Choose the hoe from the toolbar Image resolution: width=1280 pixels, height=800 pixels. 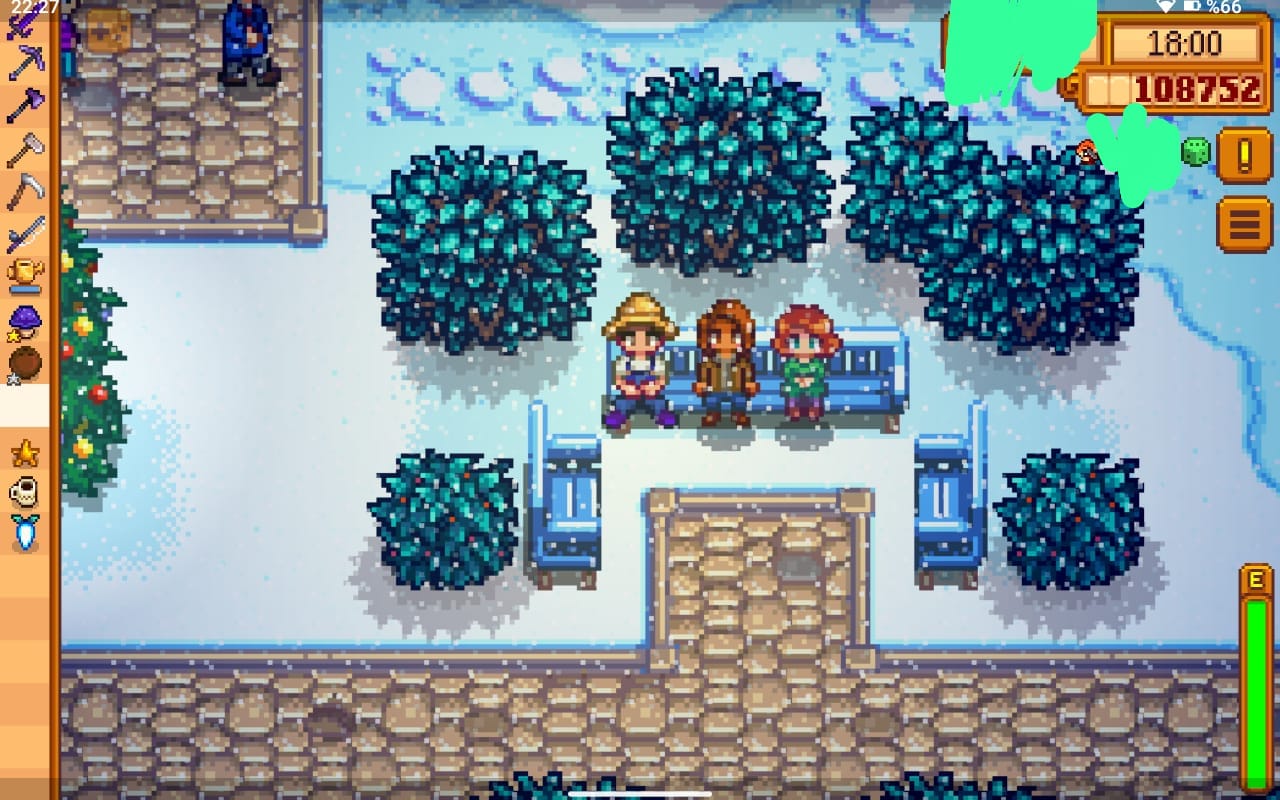coord(24,148)
